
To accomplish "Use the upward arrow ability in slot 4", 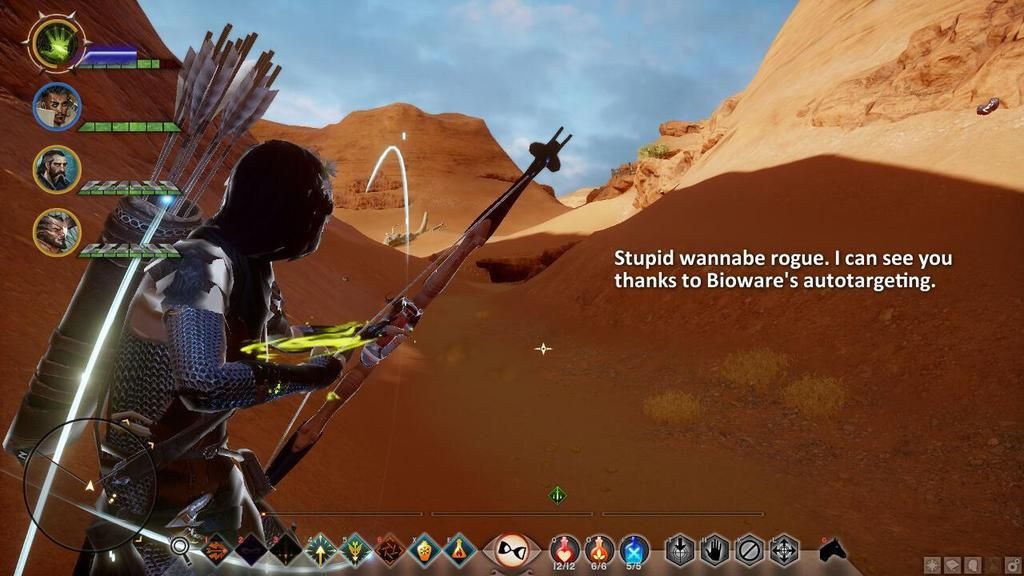I will click(x=321, y=549).
